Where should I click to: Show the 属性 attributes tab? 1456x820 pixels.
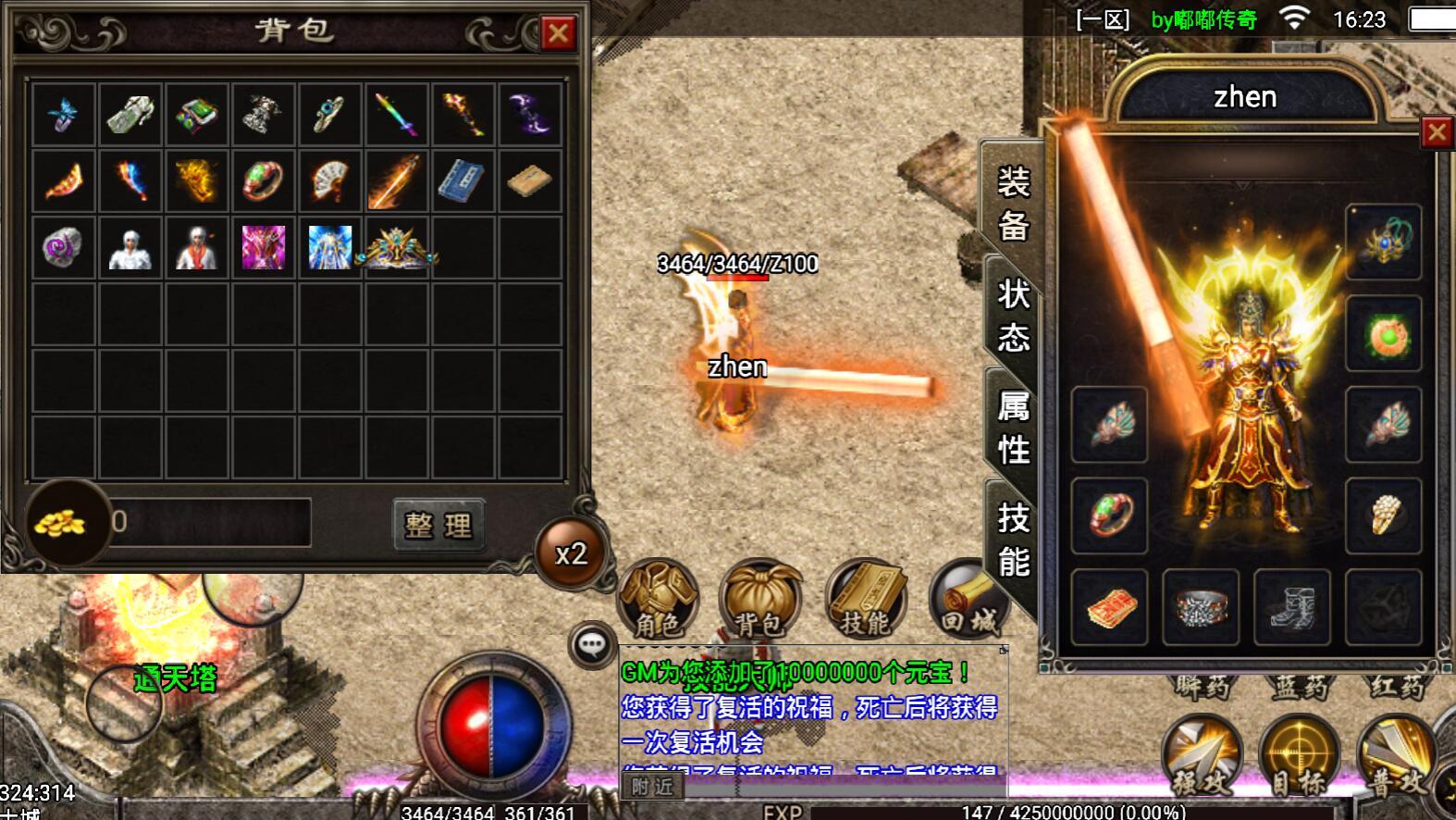coord(1013,428)
